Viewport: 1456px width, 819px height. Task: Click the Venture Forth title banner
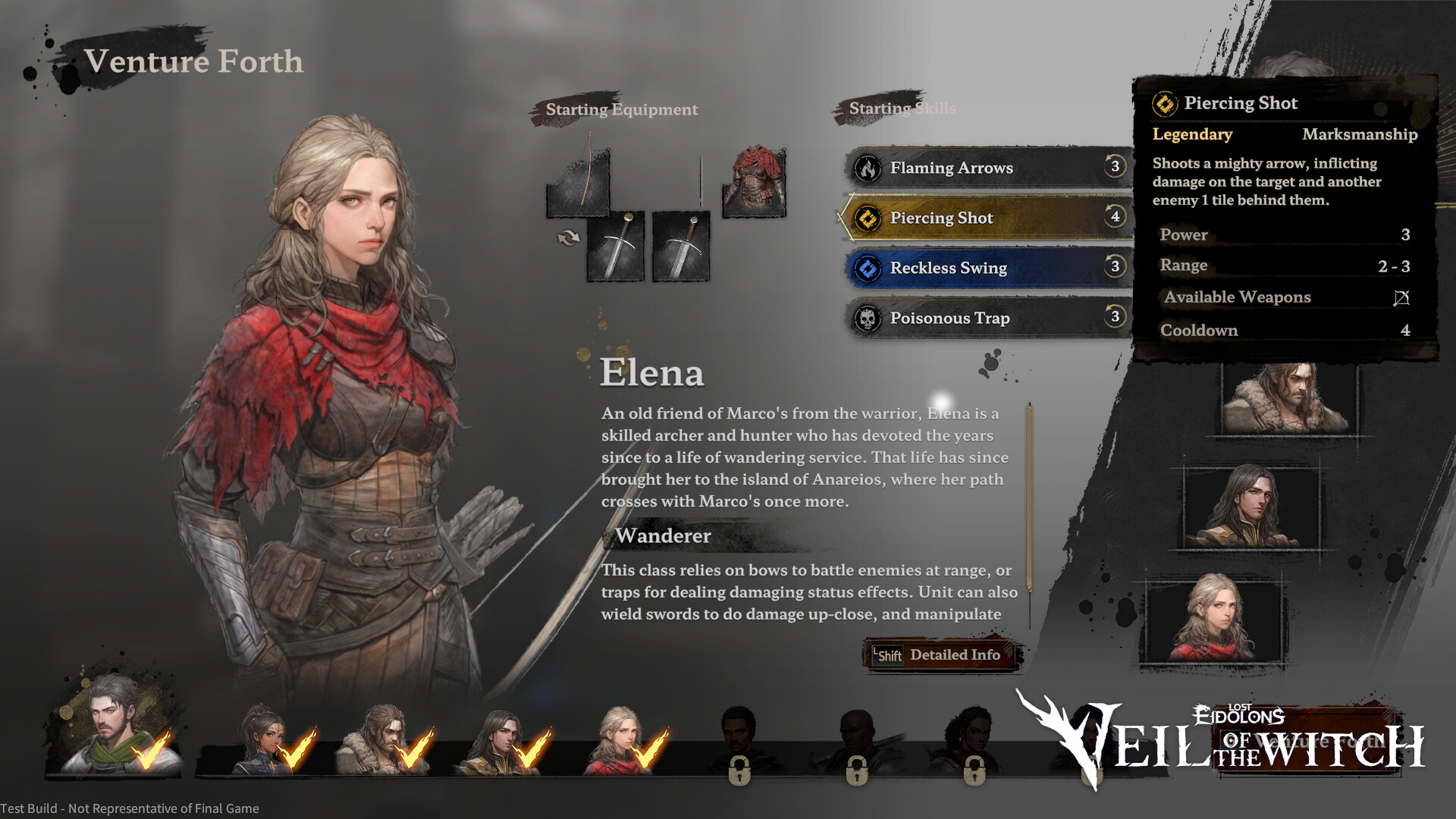193,61
